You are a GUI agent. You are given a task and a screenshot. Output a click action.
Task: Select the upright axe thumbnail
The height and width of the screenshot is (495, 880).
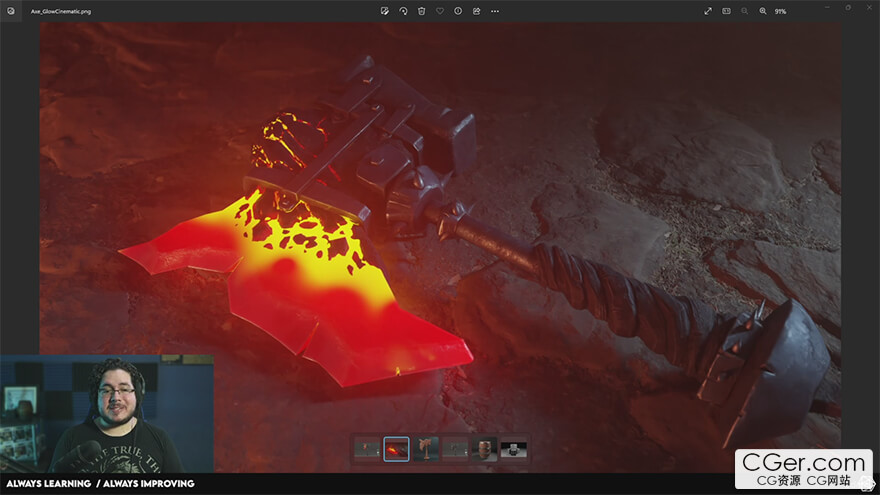(x=425, y=449)
